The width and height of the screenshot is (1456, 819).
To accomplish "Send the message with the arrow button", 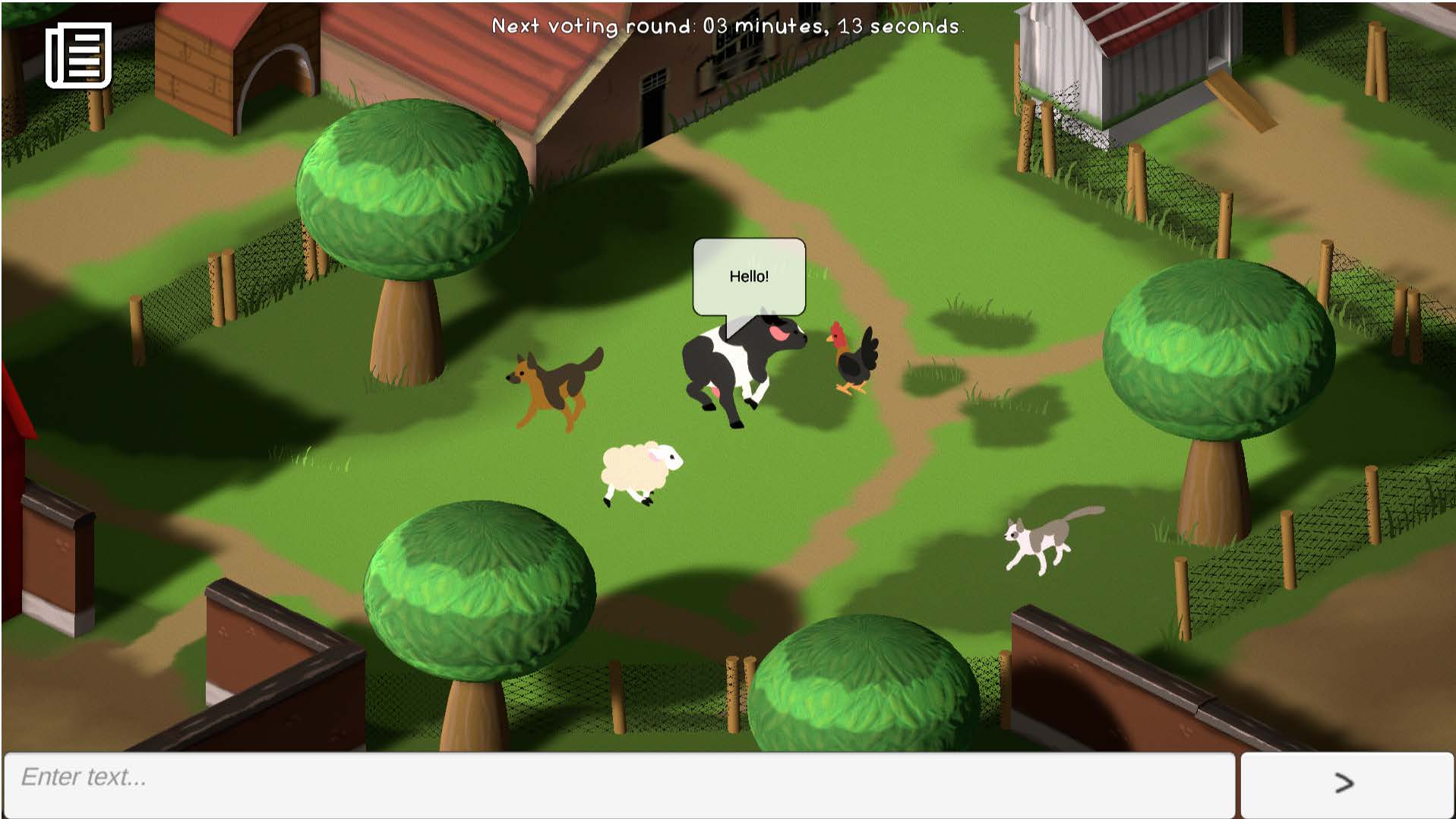I will (1346, 784).
